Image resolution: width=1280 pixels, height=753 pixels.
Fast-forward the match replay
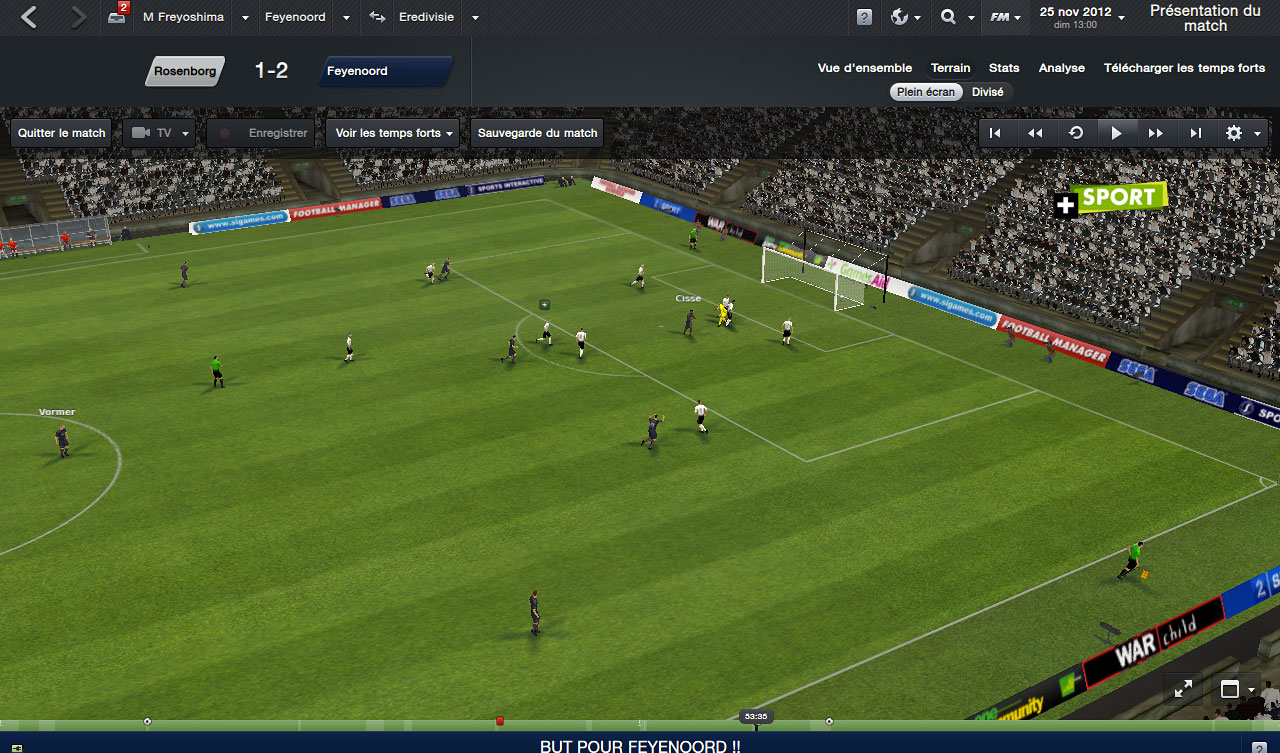[1156, 133]
